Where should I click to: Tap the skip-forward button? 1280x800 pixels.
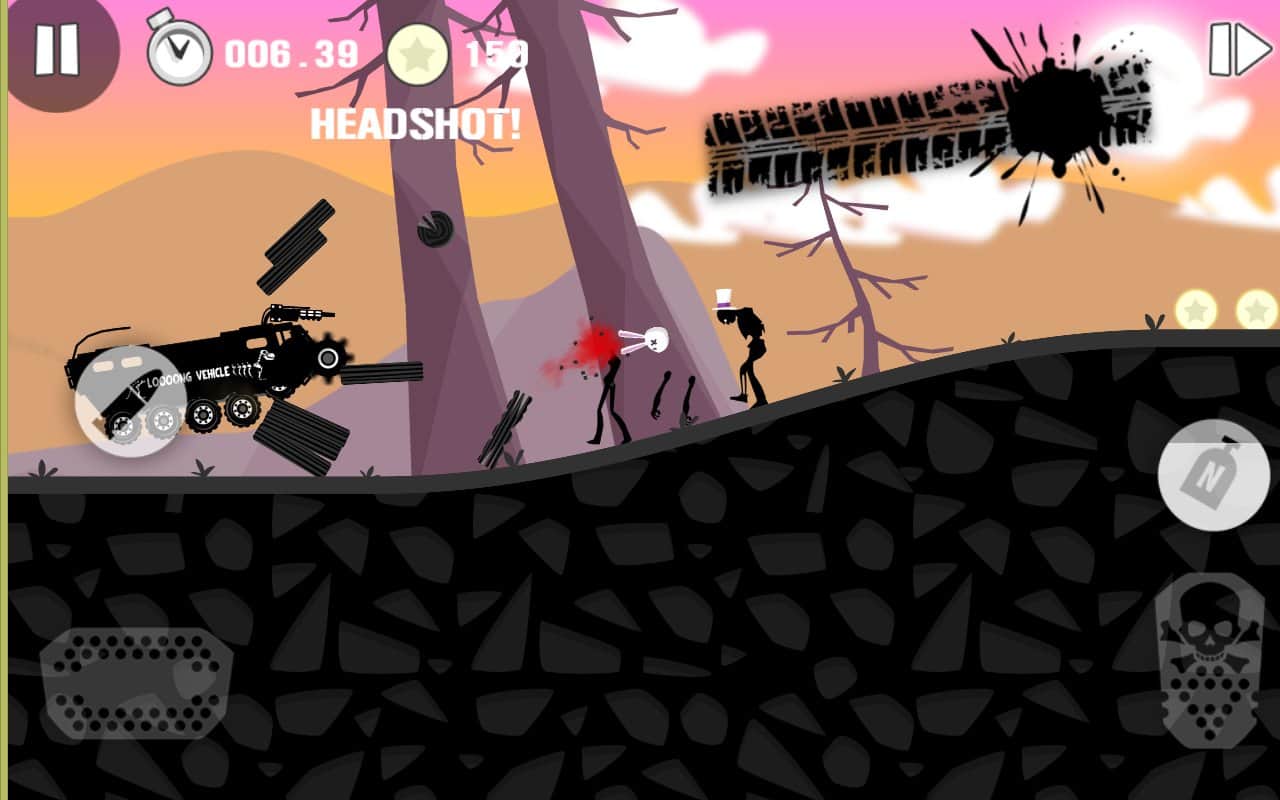point(1239,49)
